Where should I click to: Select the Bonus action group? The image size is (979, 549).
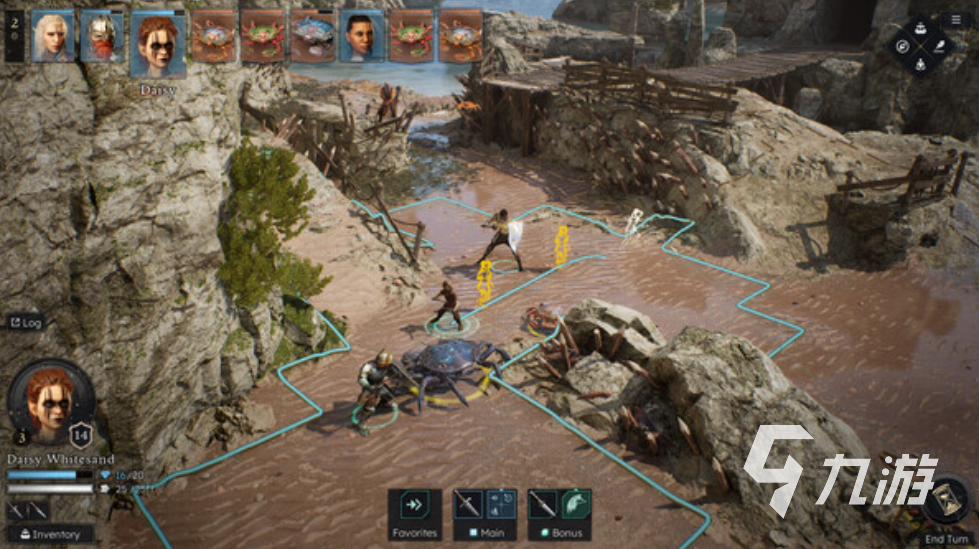click(559, 515)
